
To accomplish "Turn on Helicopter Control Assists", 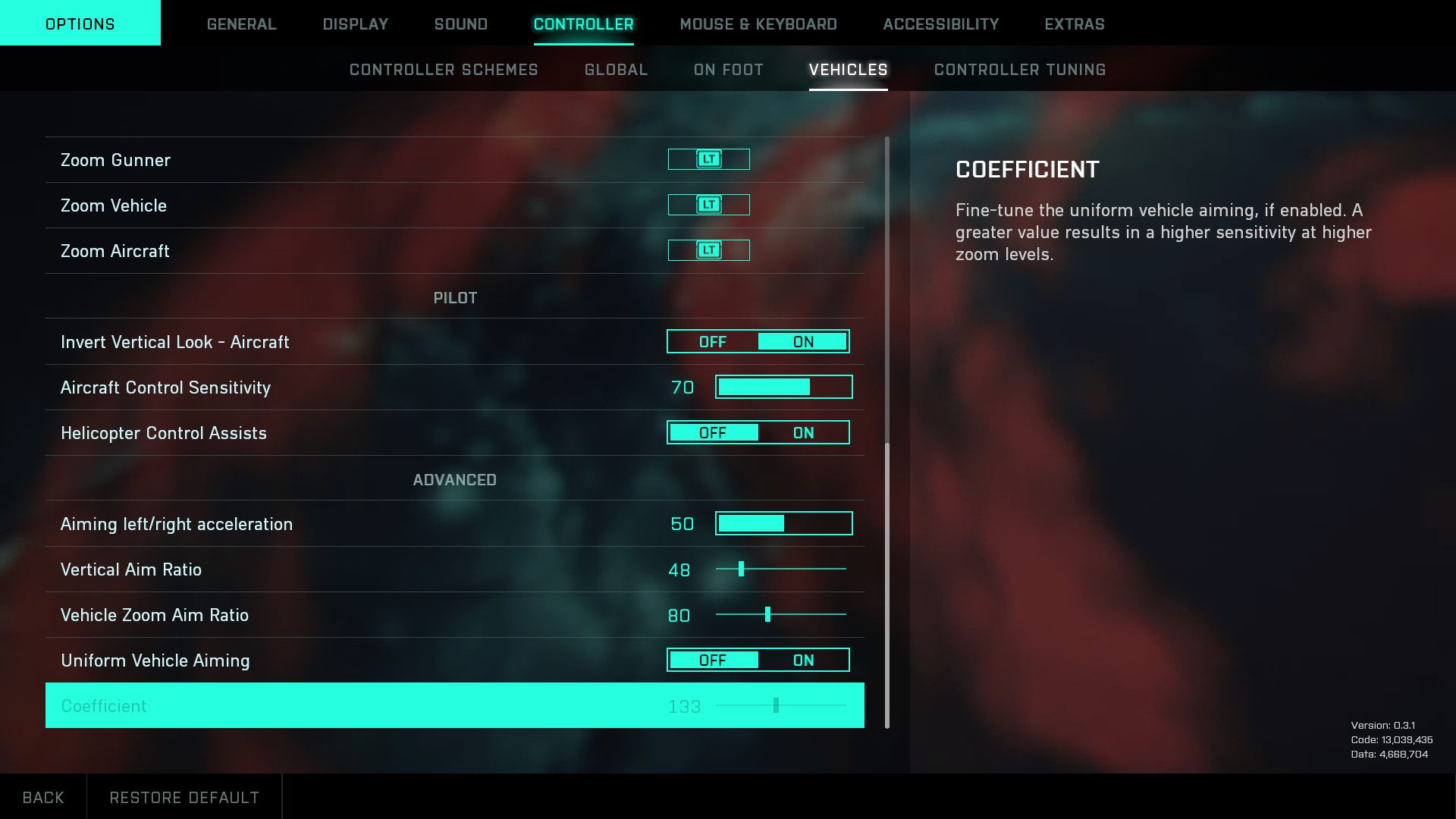I will tap(803, 433).
